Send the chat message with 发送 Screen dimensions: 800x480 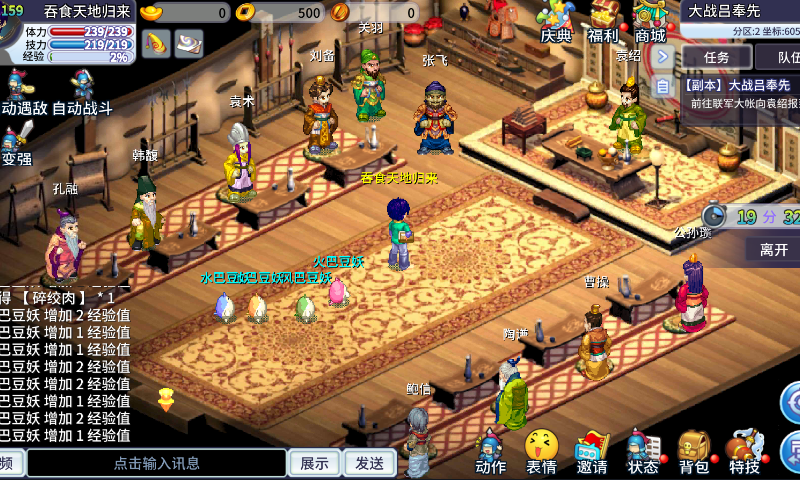pos(369,463)
